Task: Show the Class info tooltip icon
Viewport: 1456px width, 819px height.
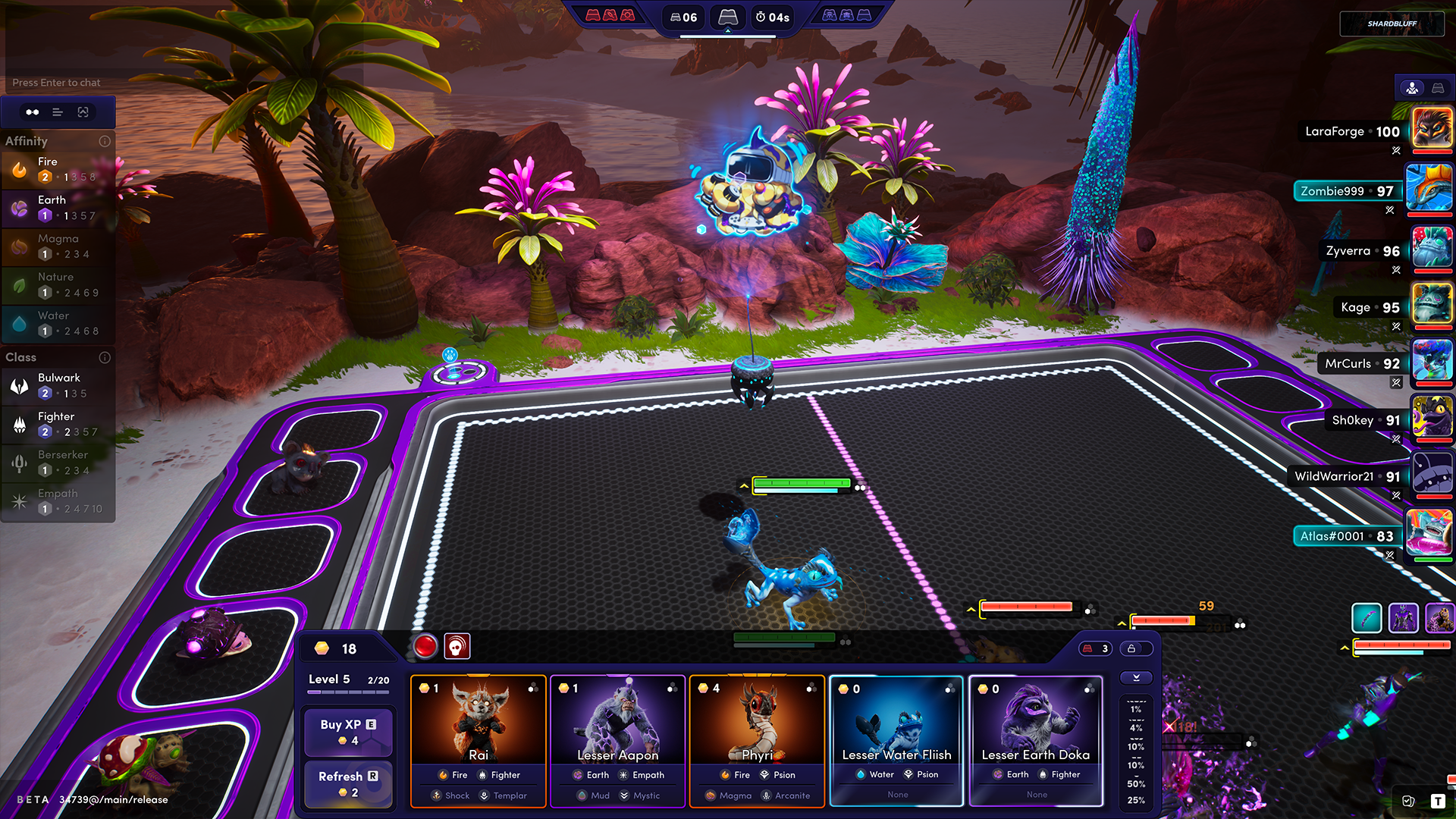Action: coord(105,357)
